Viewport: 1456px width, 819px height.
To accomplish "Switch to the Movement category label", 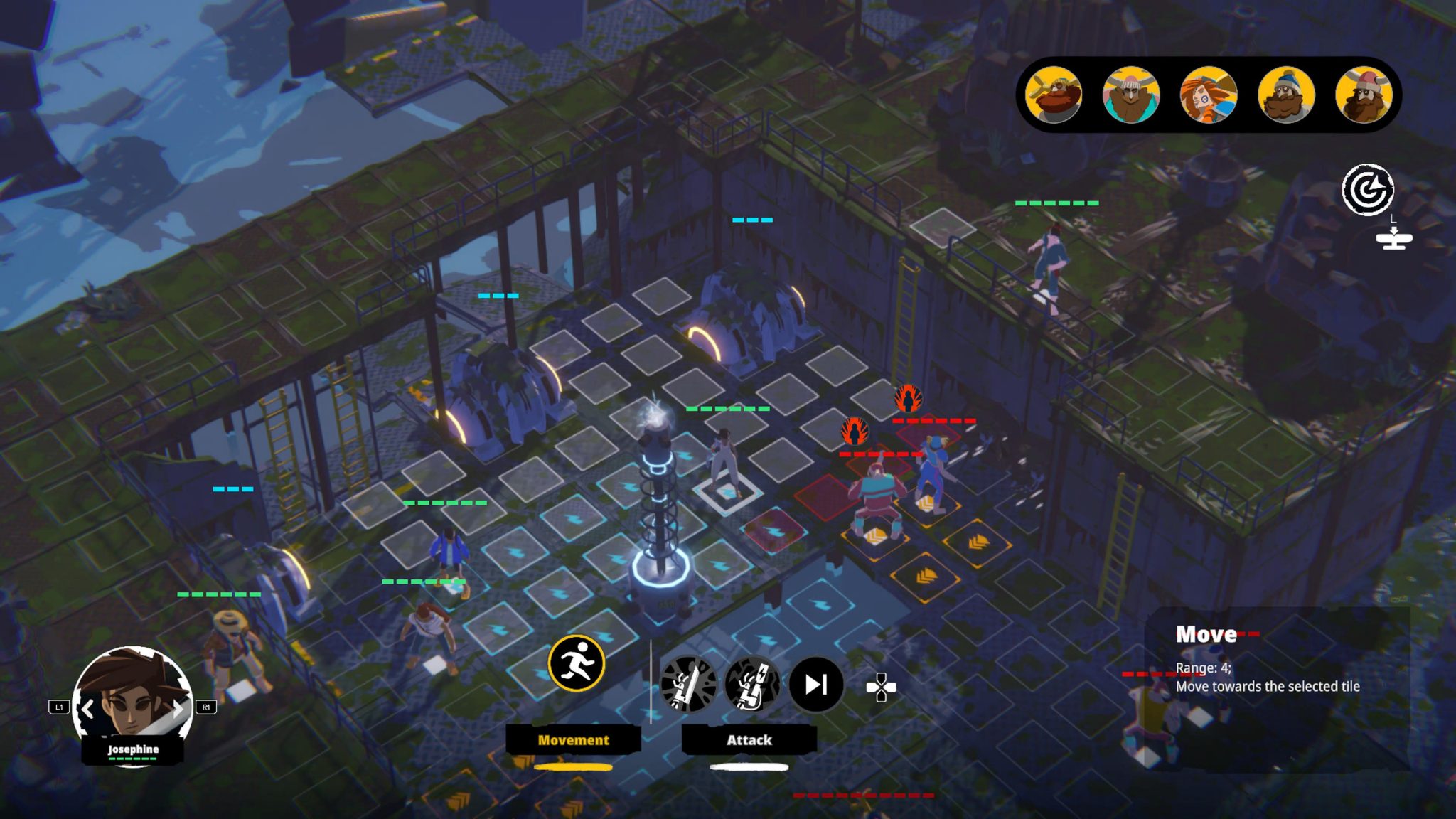I will 573,740.
